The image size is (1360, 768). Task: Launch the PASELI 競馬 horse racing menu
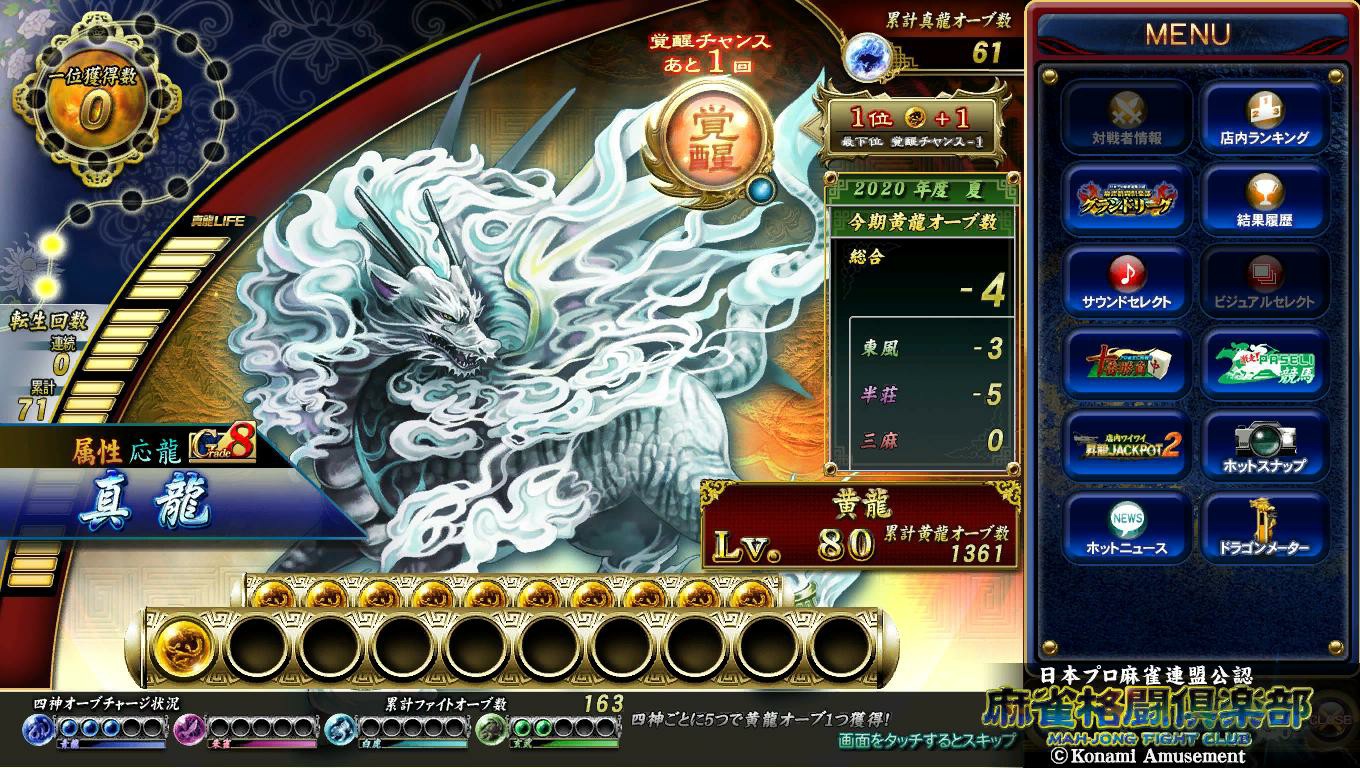pos(1264,363)
